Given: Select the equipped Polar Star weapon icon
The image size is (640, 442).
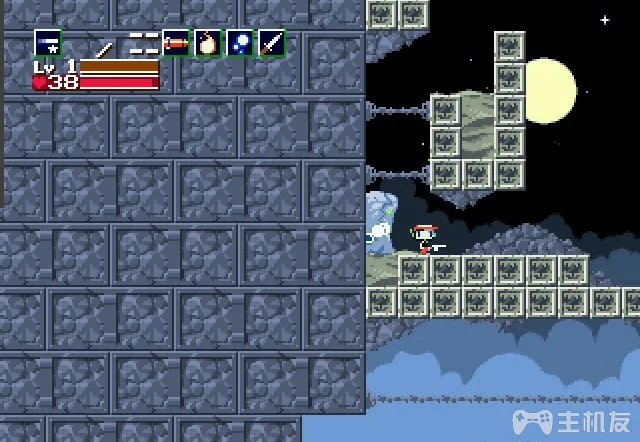Looking at the screenshot, I should tap(47, 44).
